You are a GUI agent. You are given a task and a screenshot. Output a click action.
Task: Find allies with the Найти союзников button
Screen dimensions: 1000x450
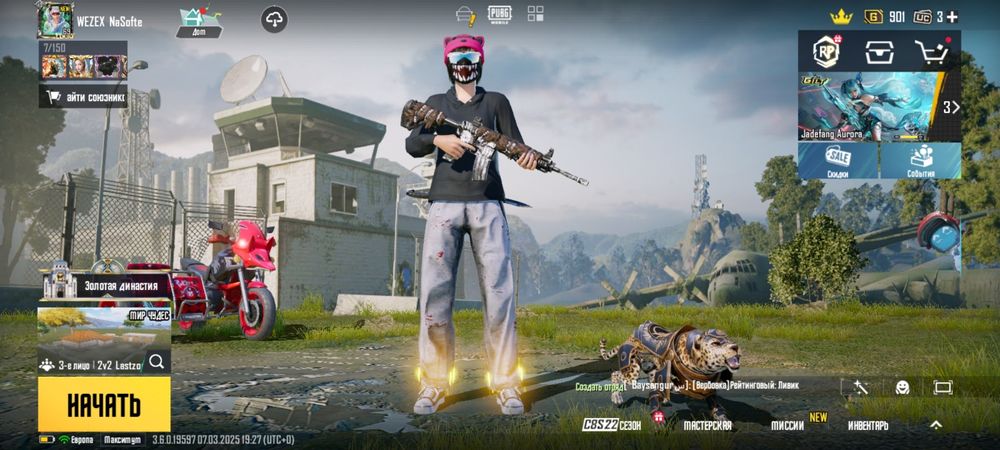pyautogui.click(x=84, y=97)
